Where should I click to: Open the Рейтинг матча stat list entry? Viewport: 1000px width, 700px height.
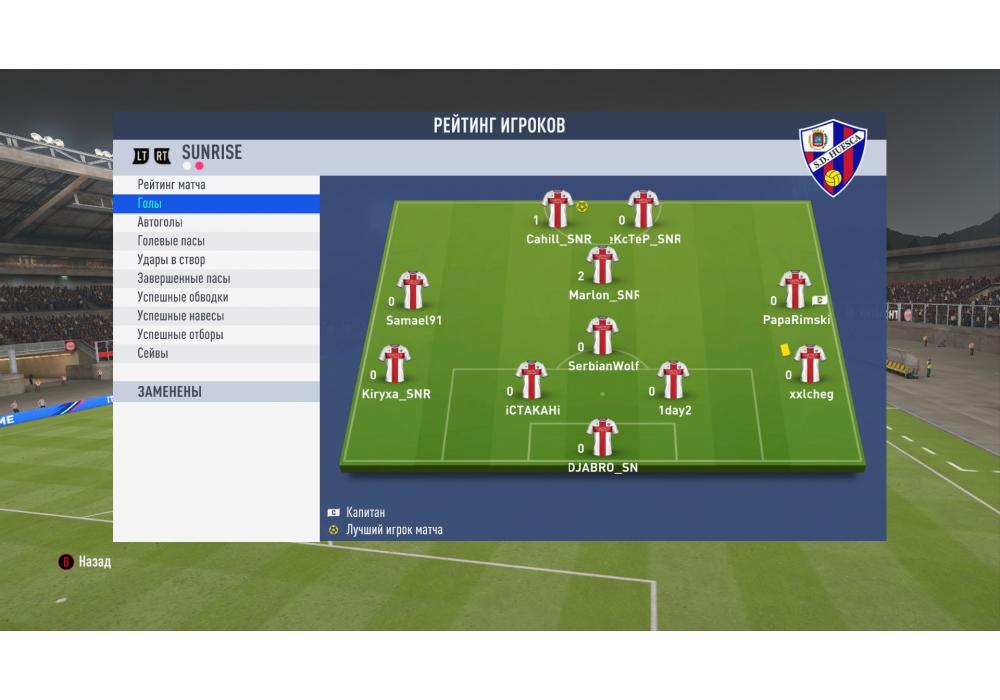(215, 185)
